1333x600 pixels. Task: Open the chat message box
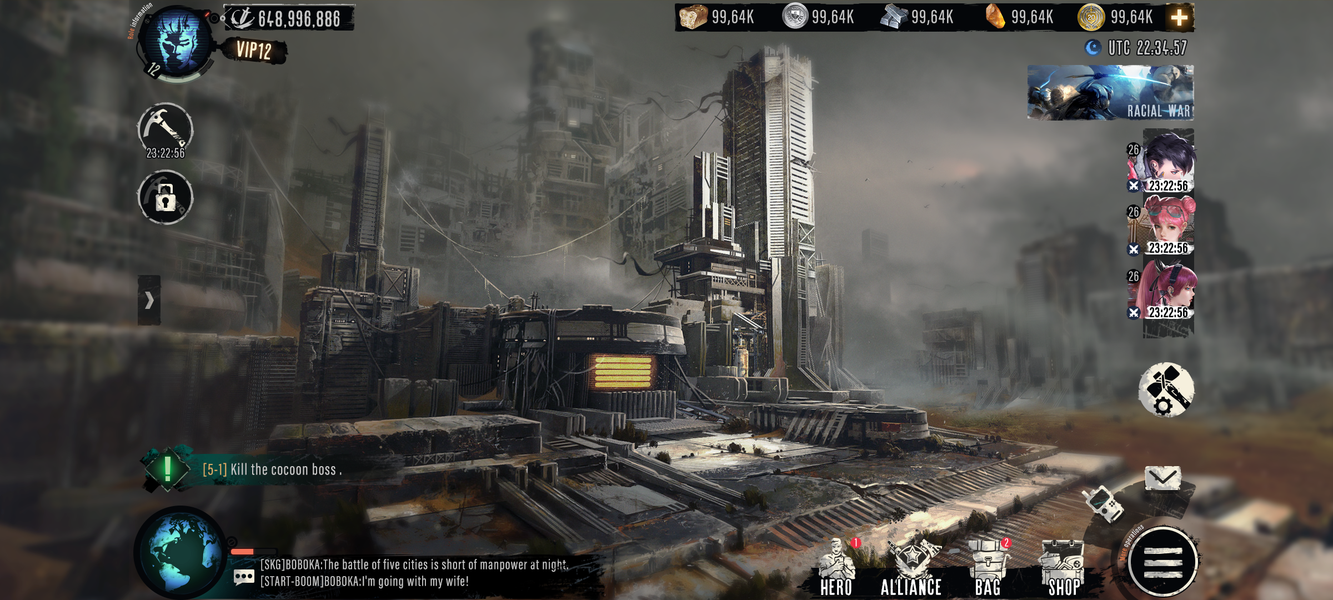point(400,573)
